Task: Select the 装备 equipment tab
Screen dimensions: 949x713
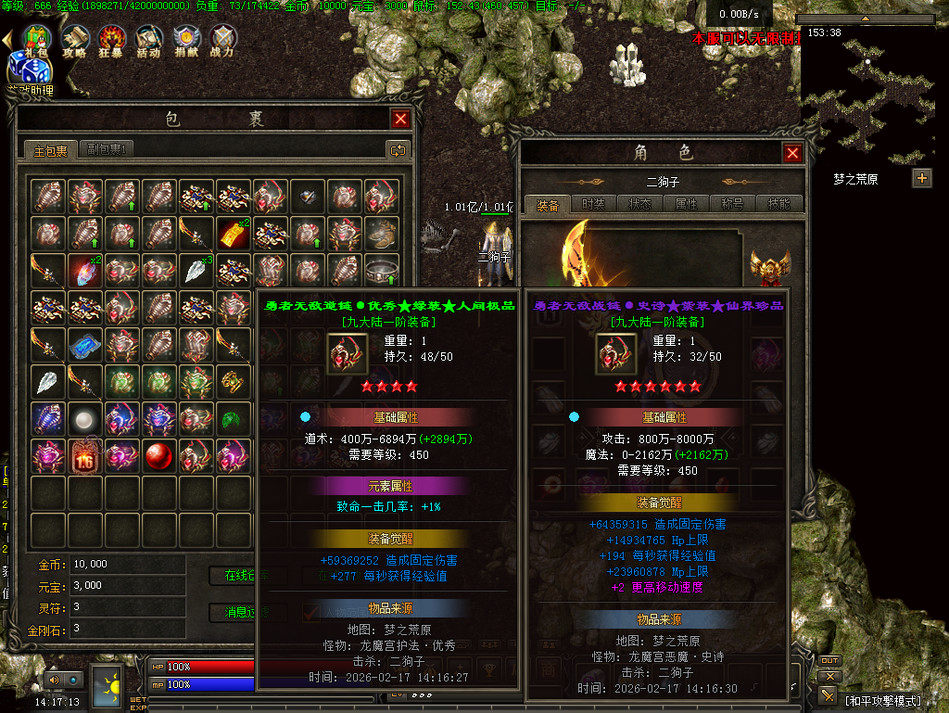Action: click(x=547, y=203)
